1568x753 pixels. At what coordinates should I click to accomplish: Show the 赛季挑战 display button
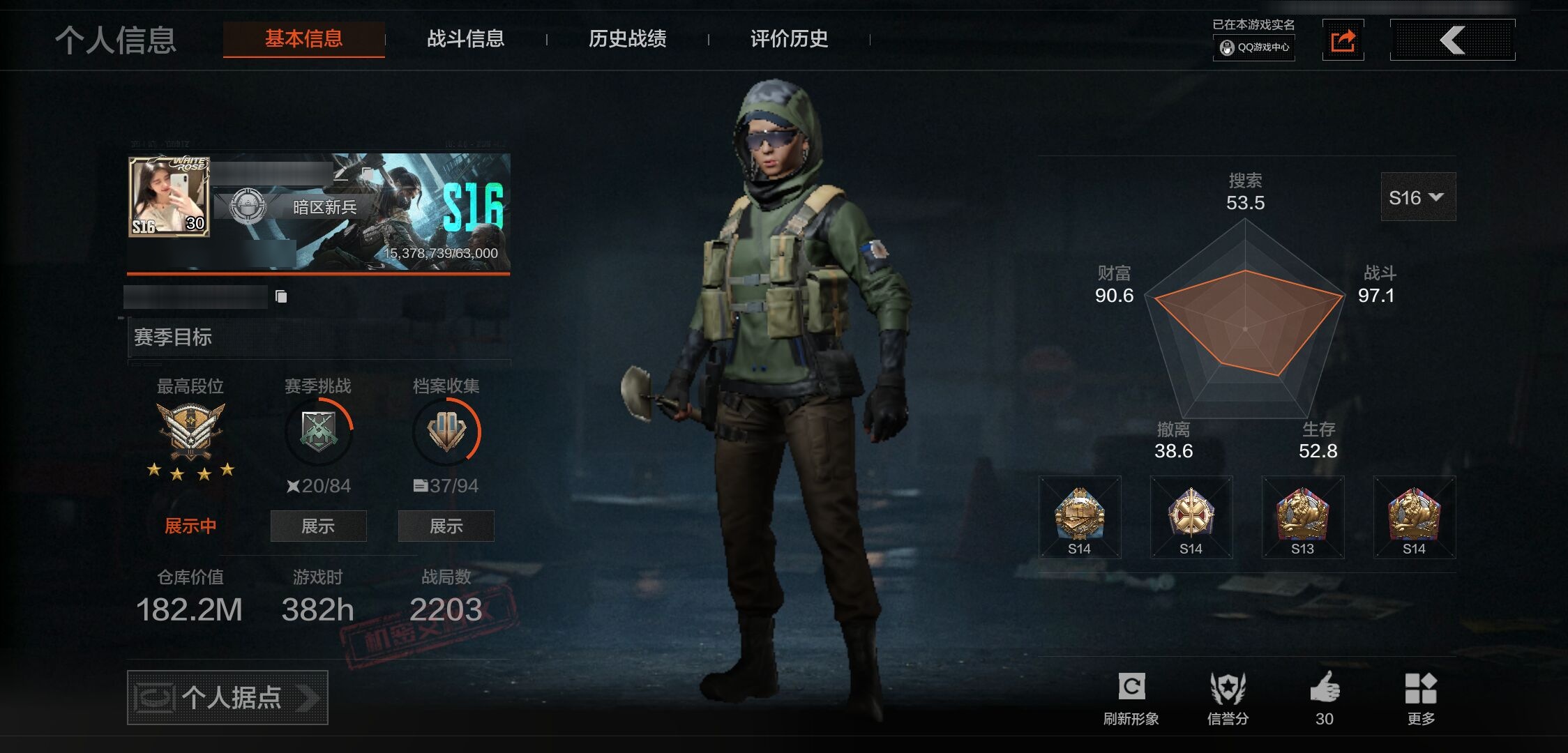(x=318, y=526)
